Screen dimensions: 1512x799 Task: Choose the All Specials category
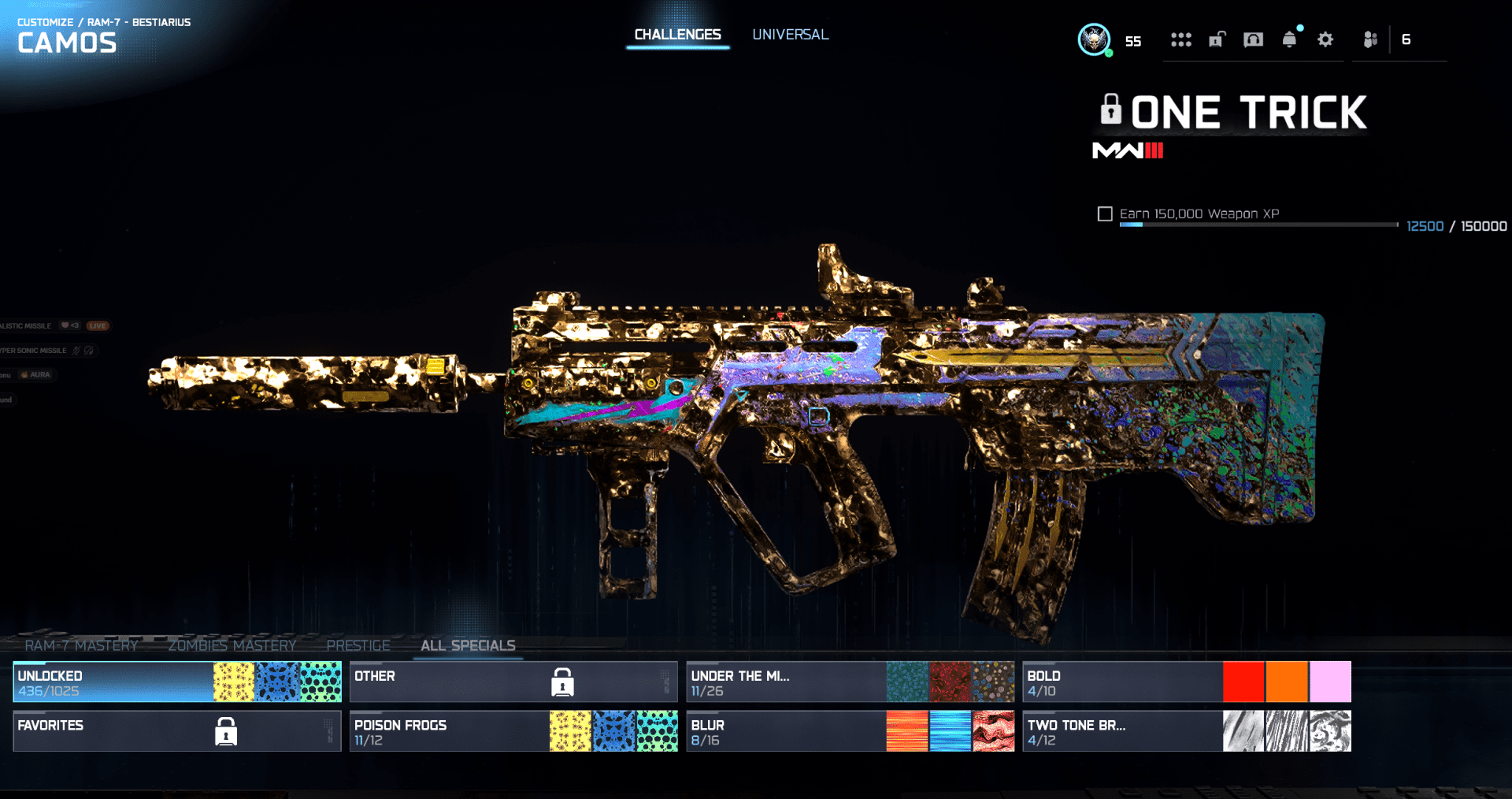coord(468,645)
